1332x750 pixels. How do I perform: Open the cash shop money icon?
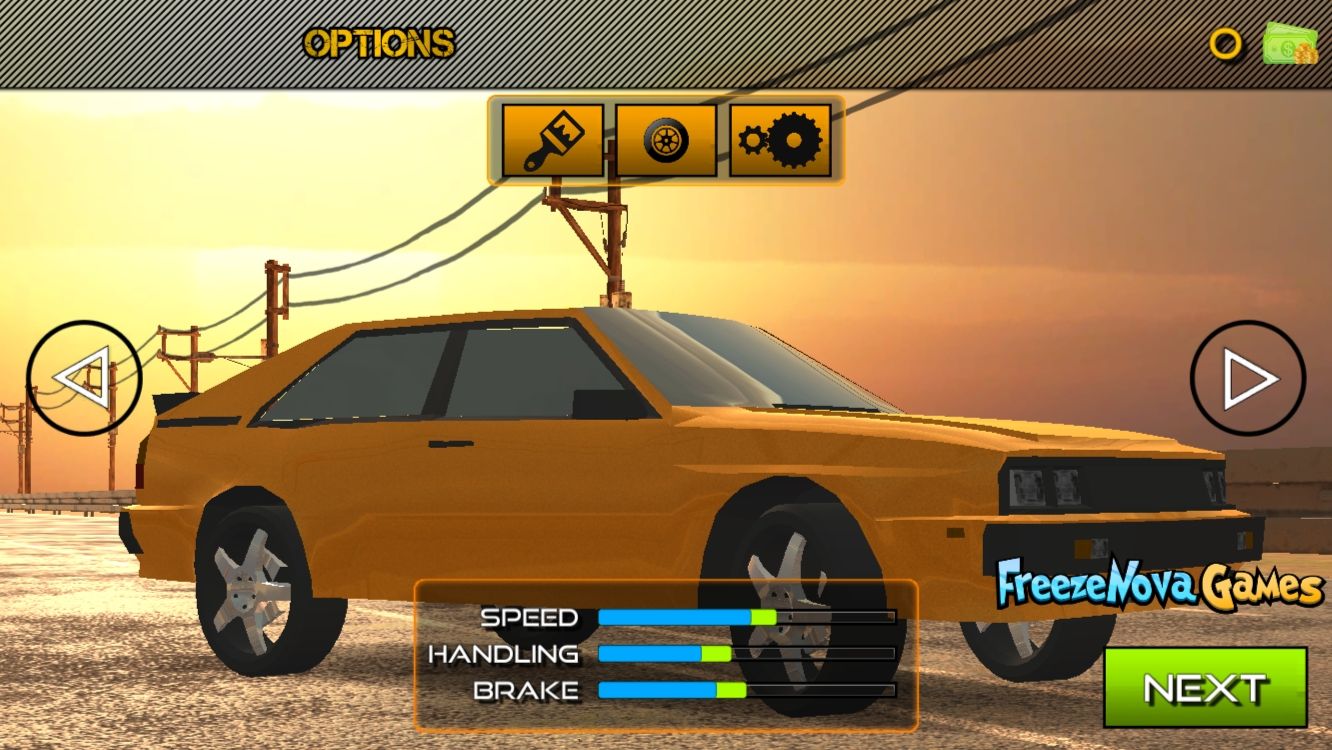click(1290, 44)
